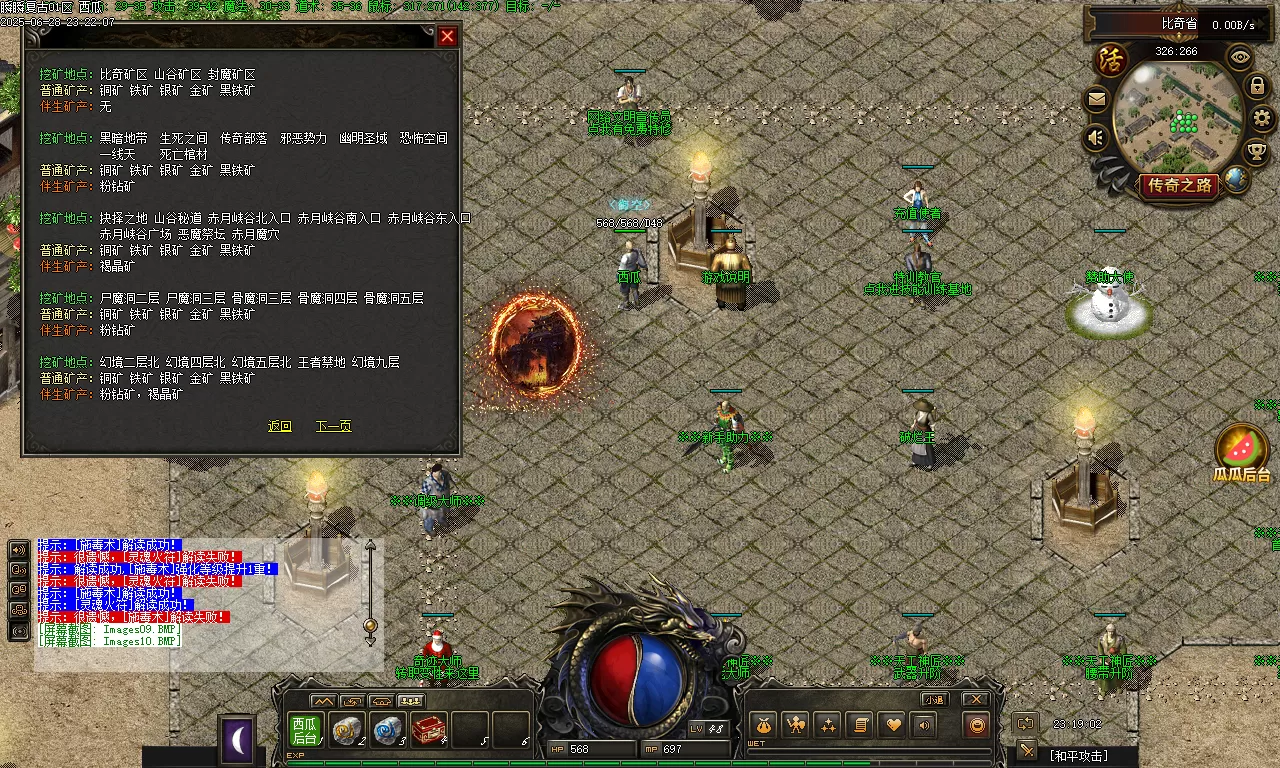Viewport: 1280px width, 768px height.
Task: Toggle the eye visibility icon
Action: pyautogui.click(x=1240, y=56)
